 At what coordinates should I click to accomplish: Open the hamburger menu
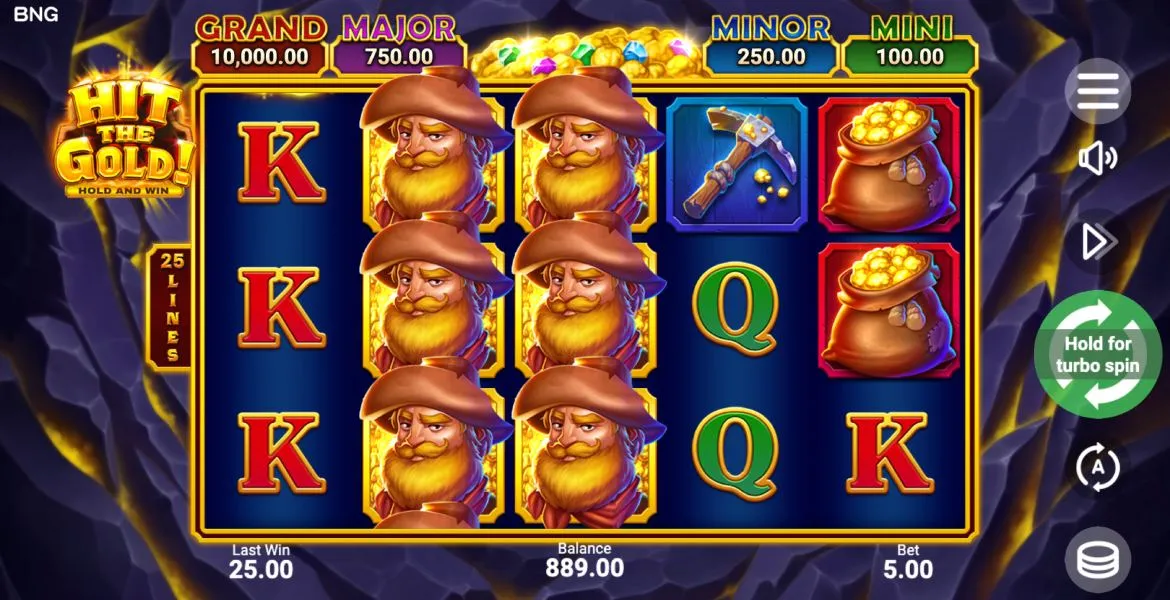tap(1097, 92)
